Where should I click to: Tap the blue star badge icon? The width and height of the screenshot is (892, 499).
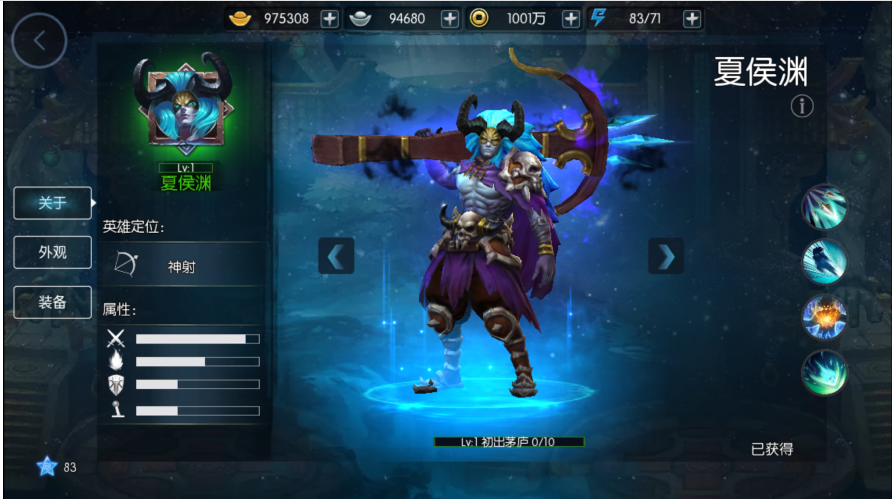pos(46,467)
